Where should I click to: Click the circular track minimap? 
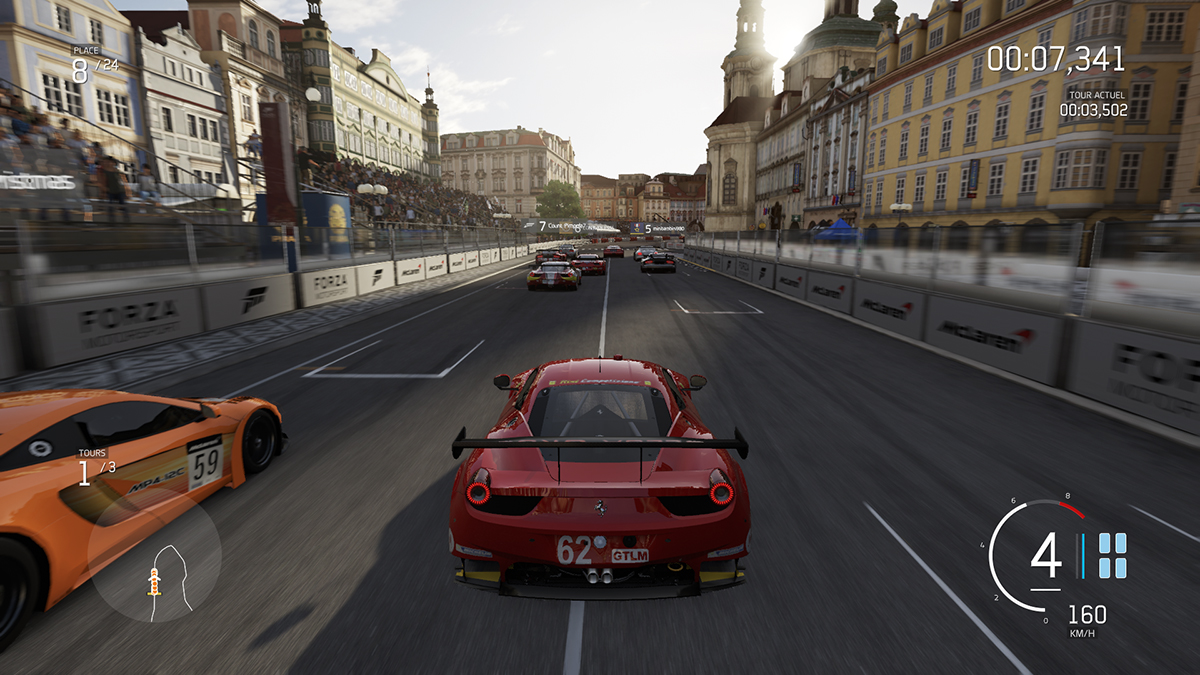point(153,557)
